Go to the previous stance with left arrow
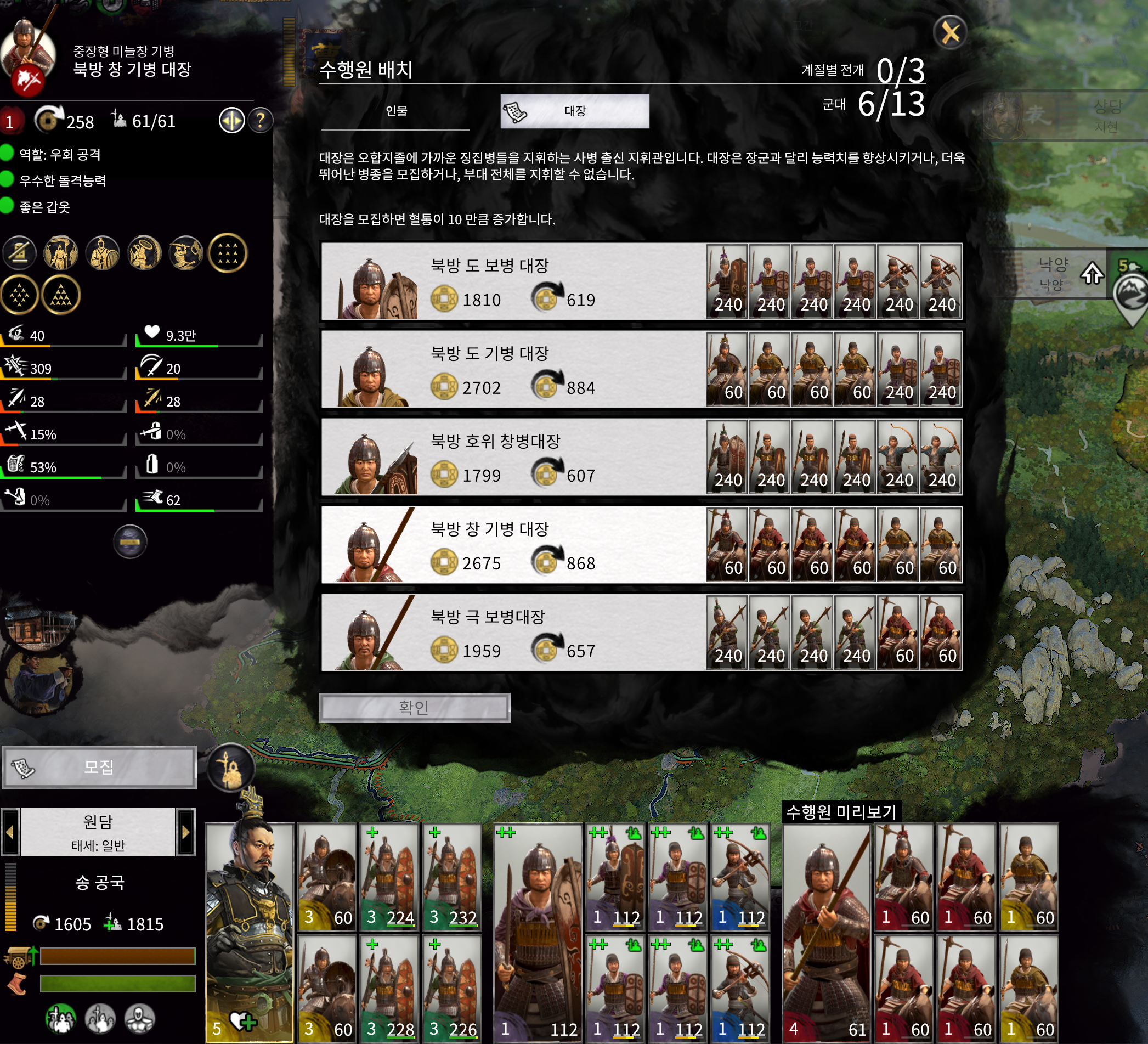1148x1044 pixels. (10, 832)
